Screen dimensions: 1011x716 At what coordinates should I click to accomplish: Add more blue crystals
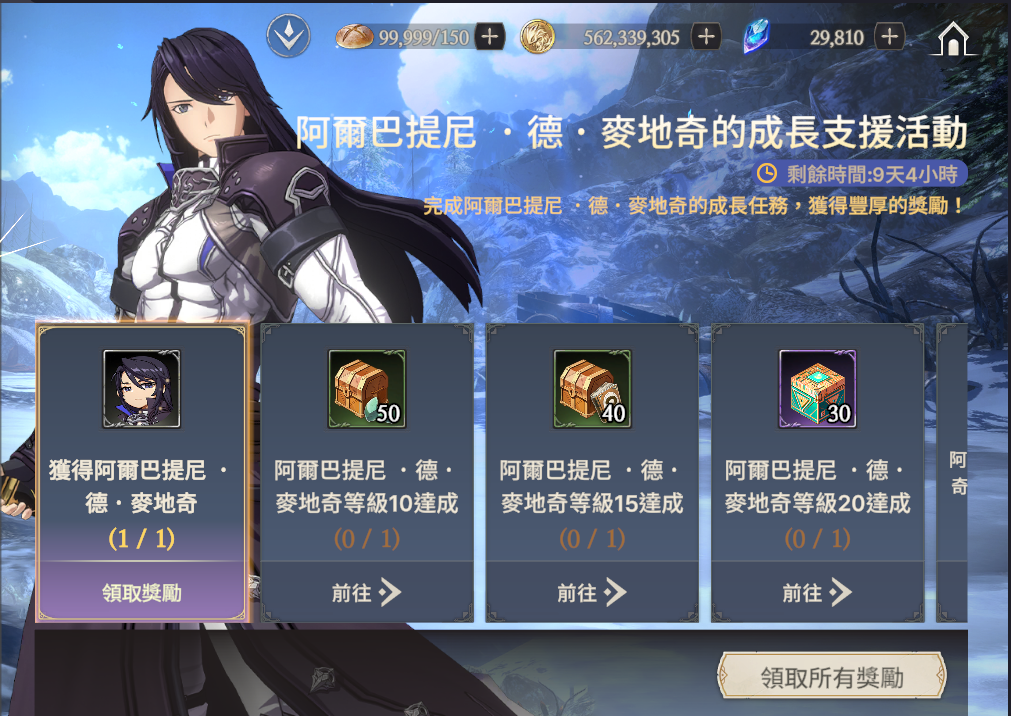(889, 37)
